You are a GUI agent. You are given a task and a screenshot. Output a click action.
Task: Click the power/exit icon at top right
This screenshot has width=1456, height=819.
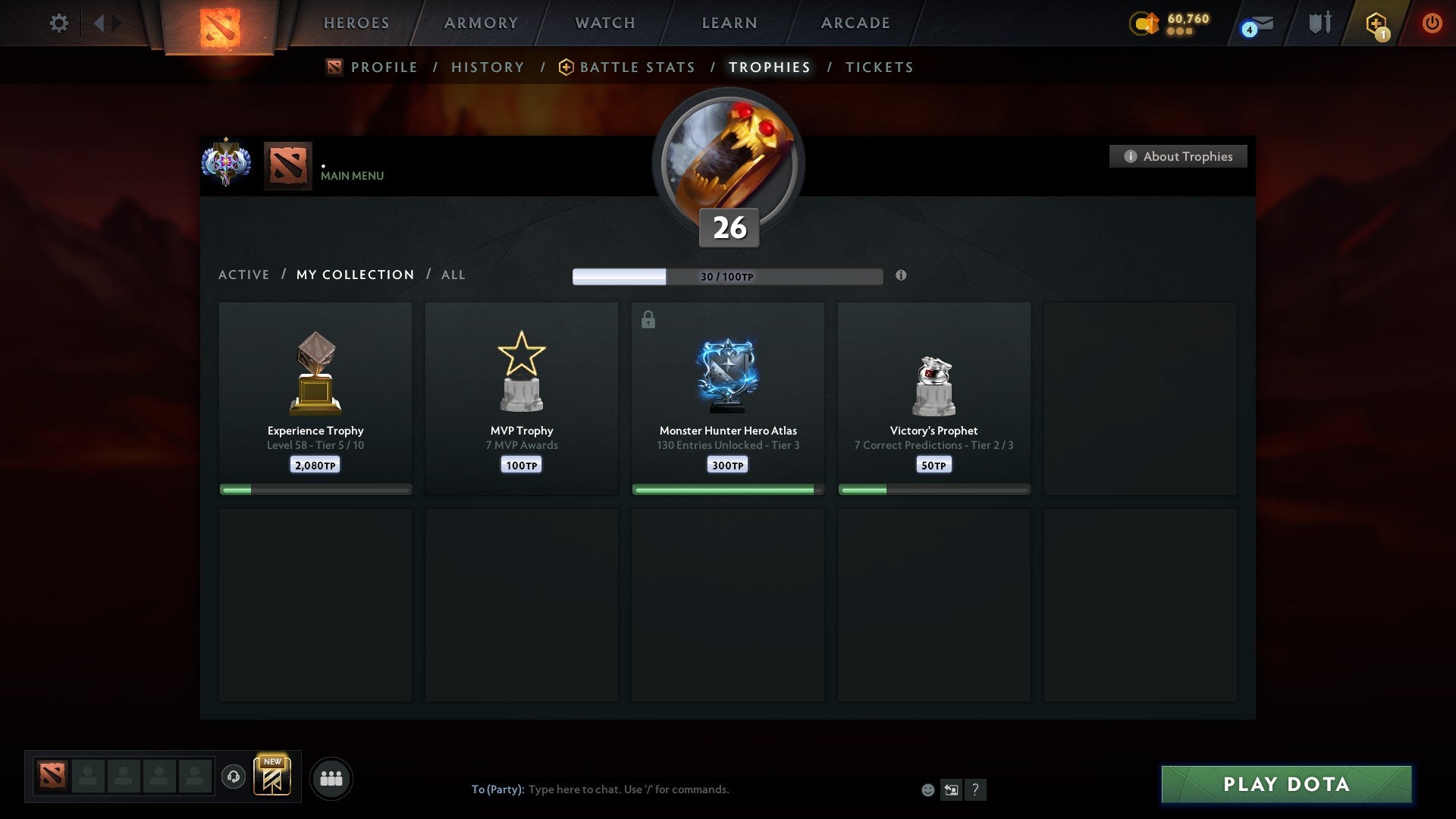tap(1432, 23)
